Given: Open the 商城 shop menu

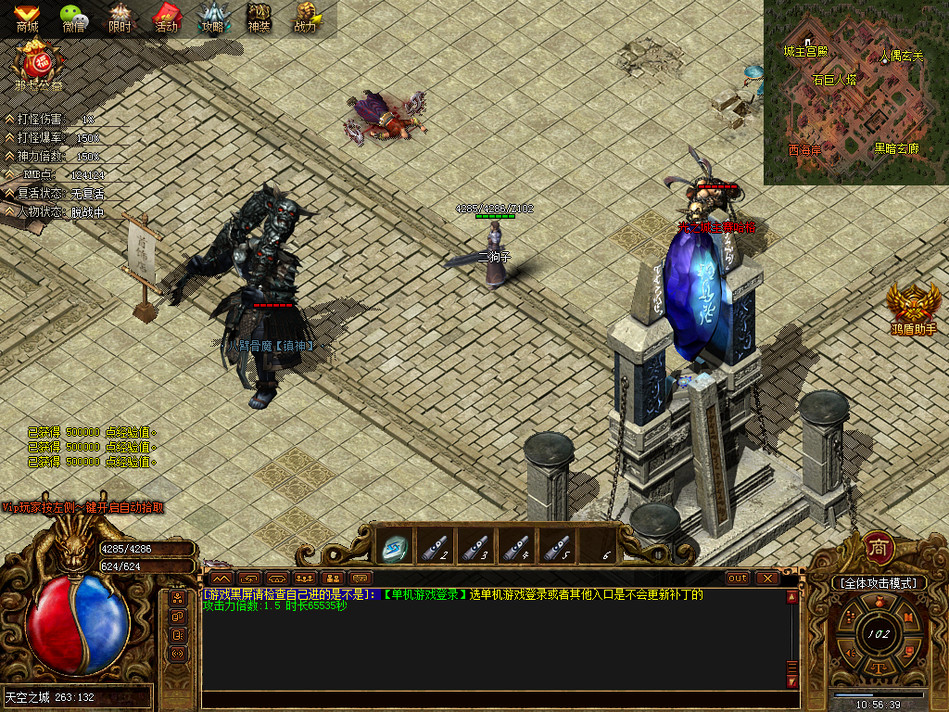Looking at the screenshot, I should (x=26, y=17).
